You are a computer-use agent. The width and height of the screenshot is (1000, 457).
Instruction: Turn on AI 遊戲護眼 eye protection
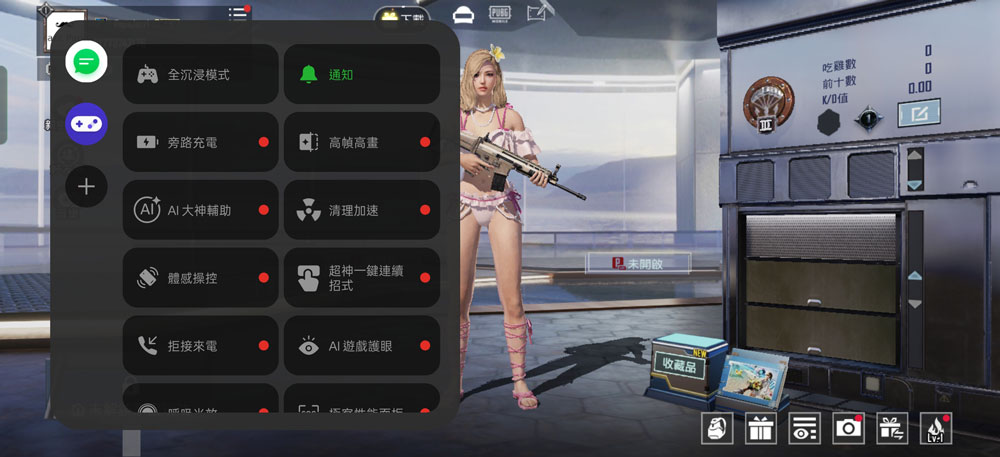pyautogui.click(x=362, y=346)
